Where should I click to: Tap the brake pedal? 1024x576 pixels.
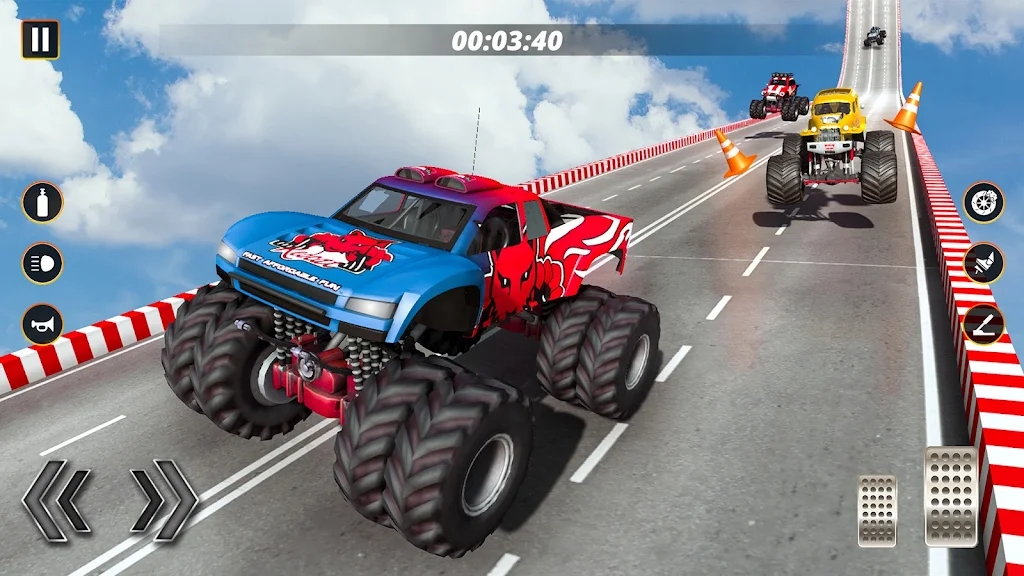tap(877, 510)
